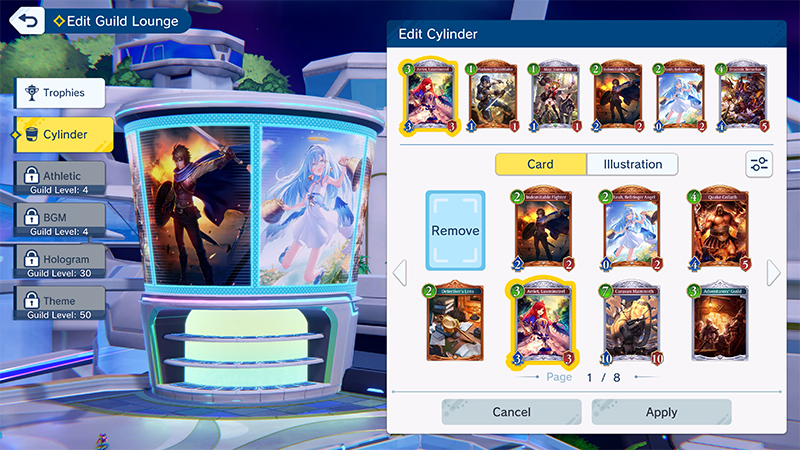Open the Trophies section
This screenshot has width=800, height=450.
61,94
